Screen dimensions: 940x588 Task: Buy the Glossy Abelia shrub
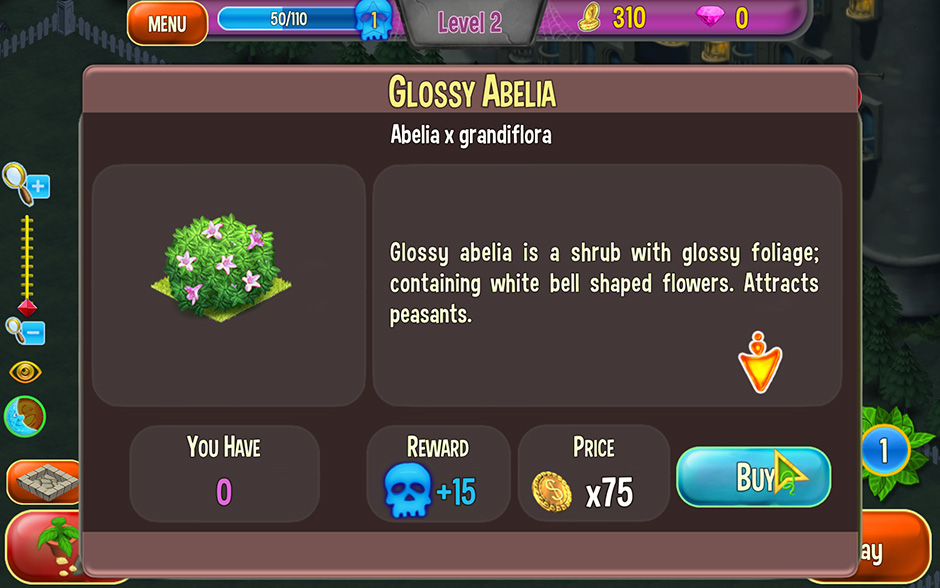pos(753,477)
